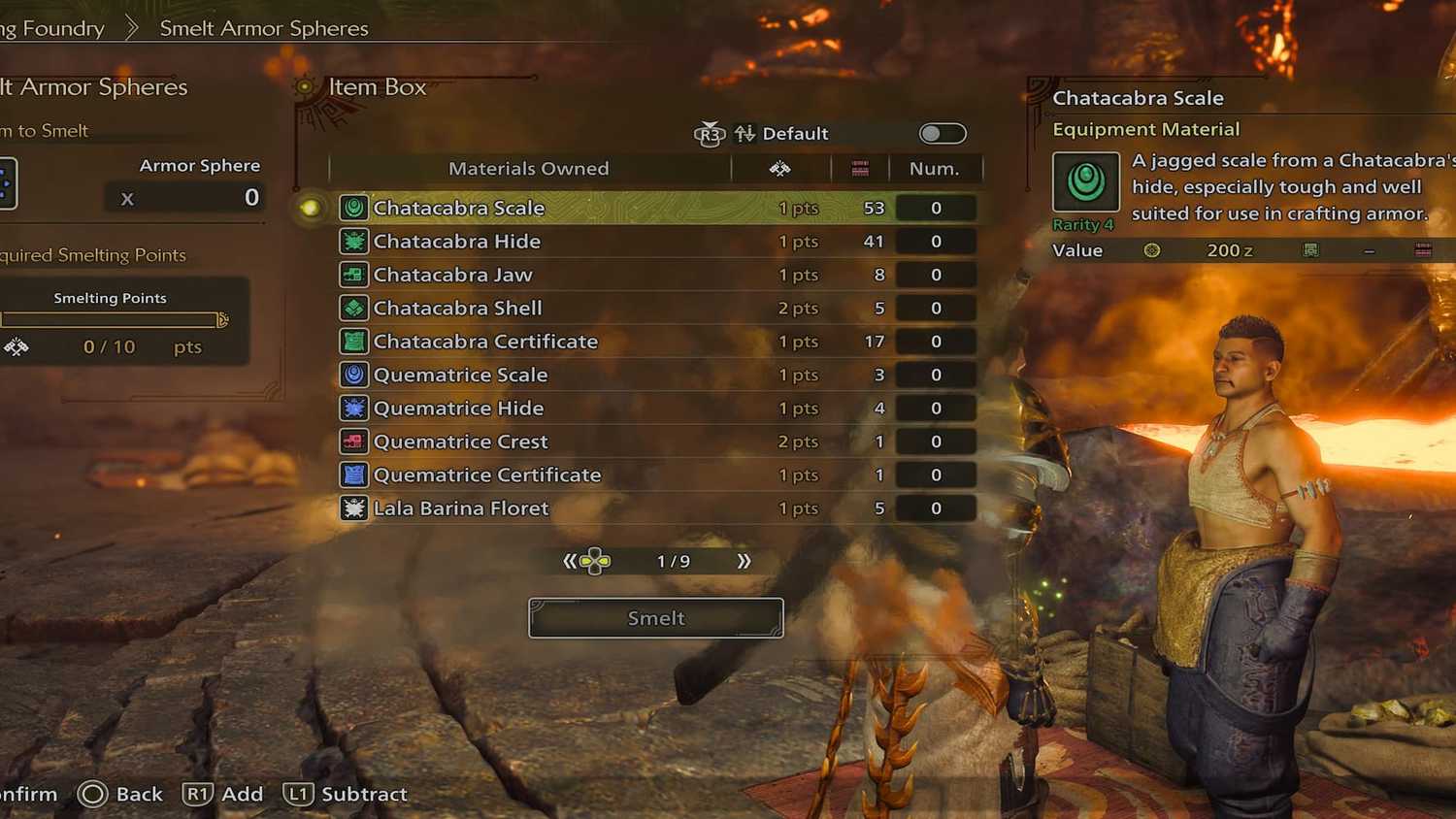1456x819 pixels.
Task: Flip the Default sort toggle switch
Action: (941, 133)
